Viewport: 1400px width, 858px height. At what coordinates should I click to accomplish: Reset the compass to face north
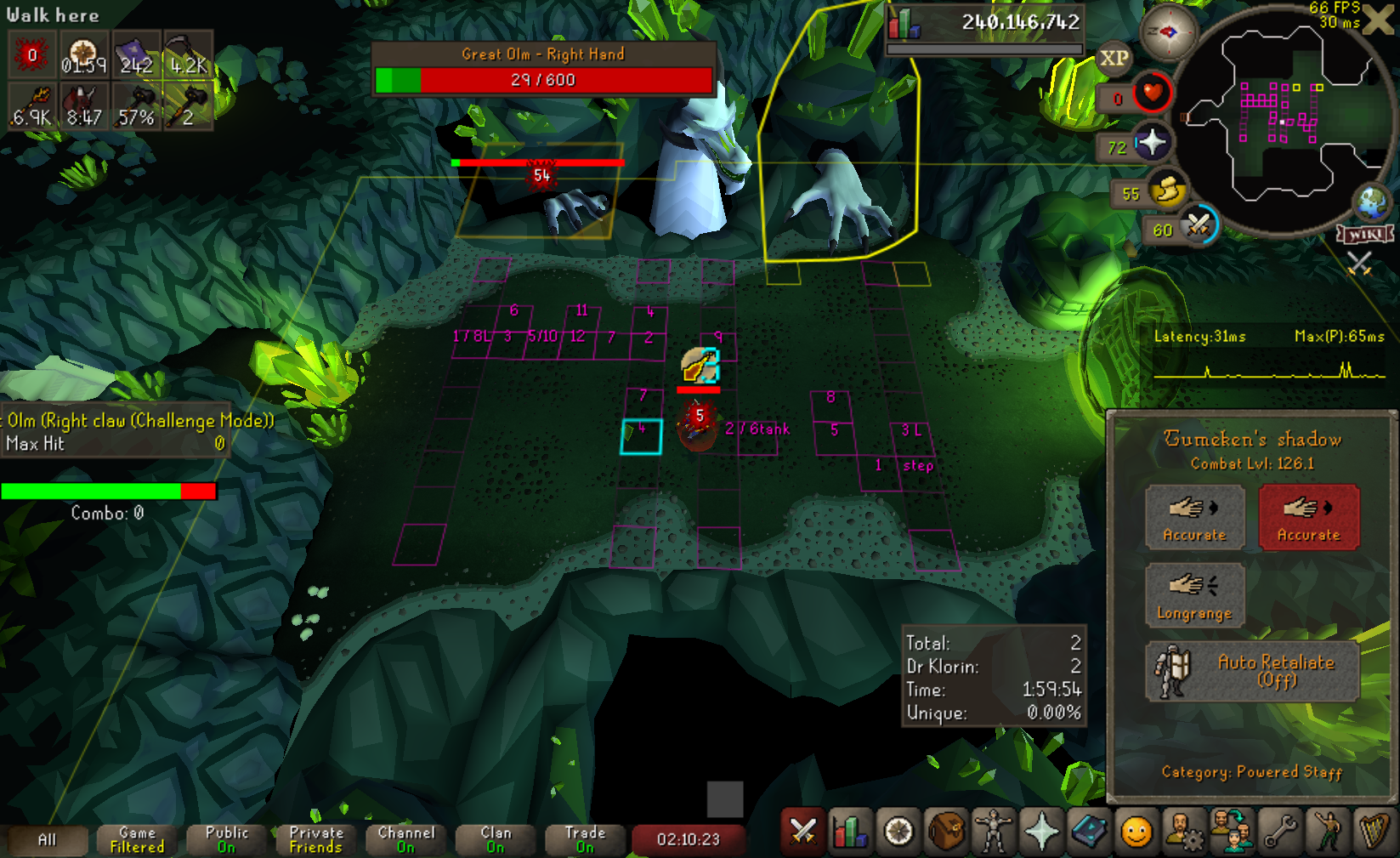tap(1168, 32)
